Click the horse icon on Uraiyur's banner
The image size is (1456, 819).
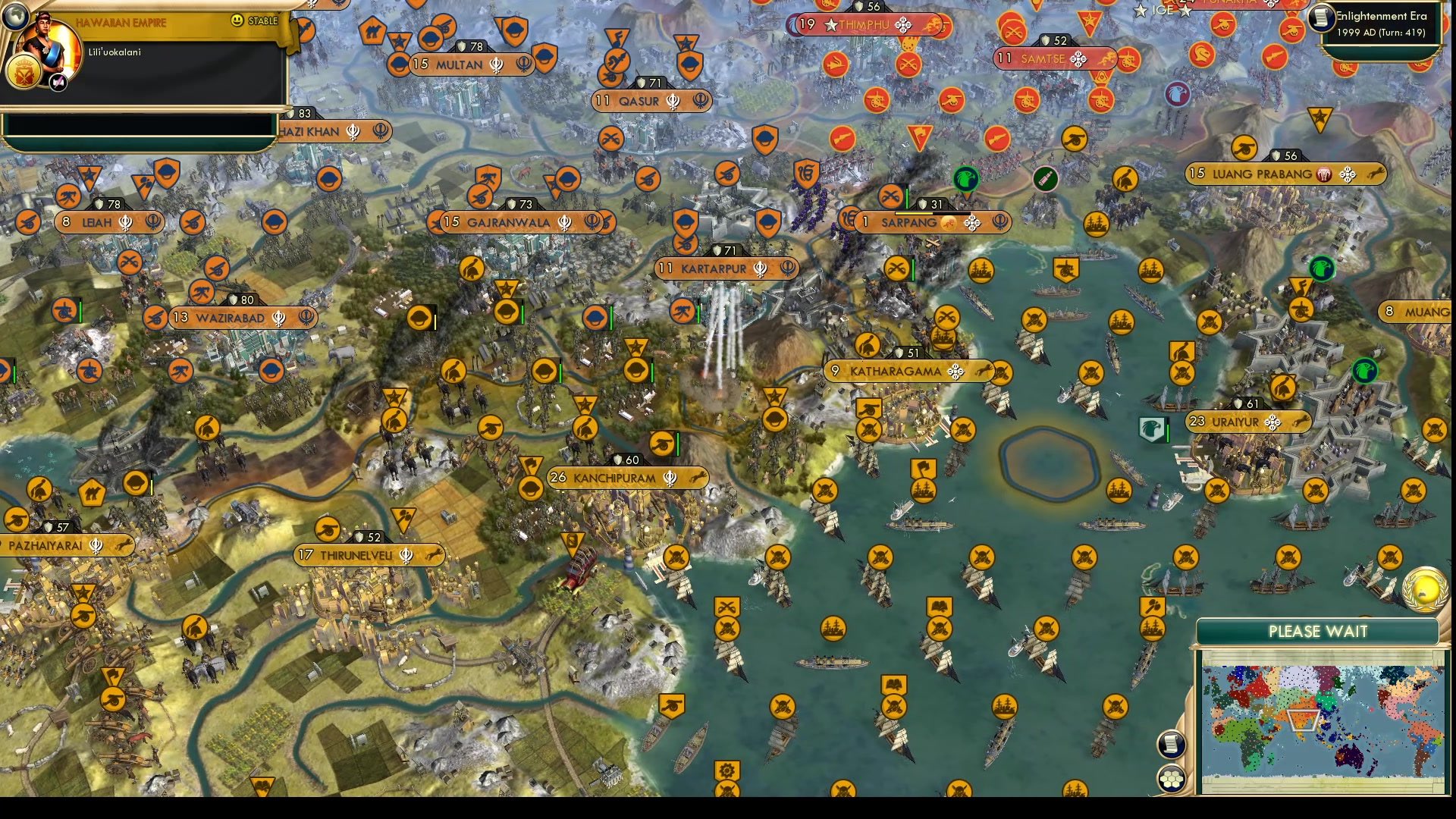[x=1301, y=422]
